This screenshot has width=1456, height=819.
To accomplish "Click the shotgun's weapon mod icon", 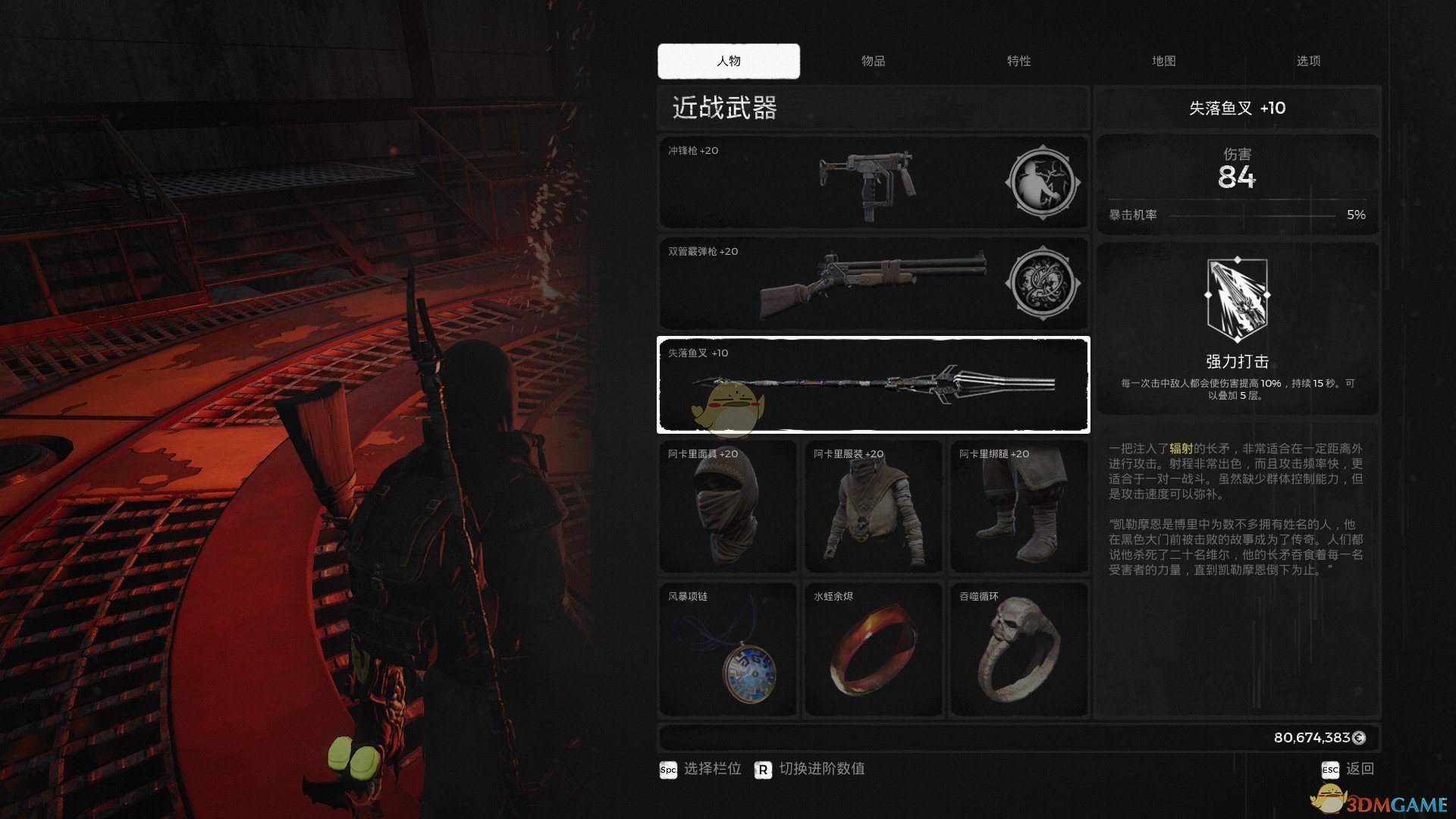I will (x=1042, y=284).
